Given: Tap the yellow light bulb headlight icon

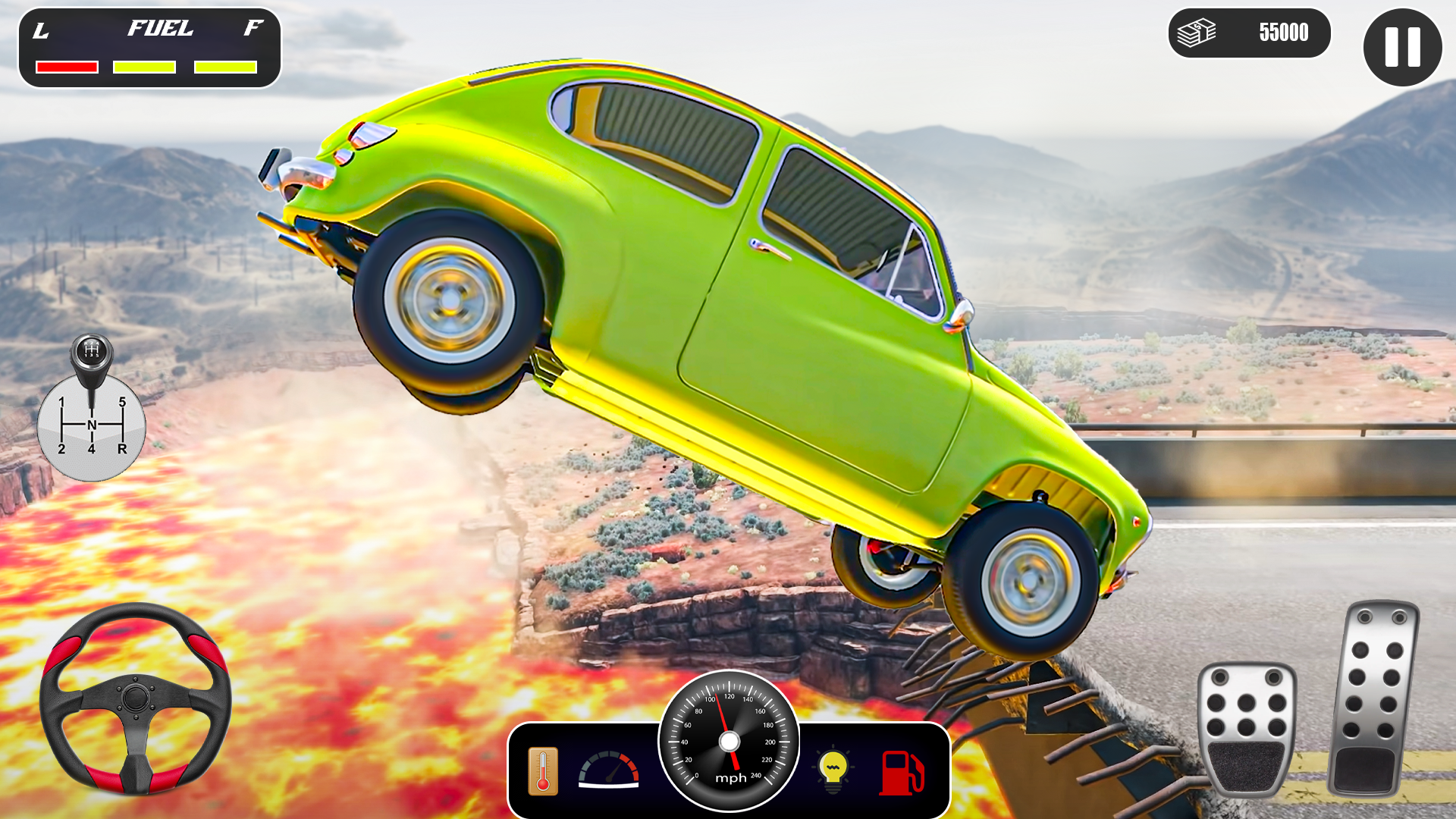Looking at the screenshot, I should (x=832, y=768).
